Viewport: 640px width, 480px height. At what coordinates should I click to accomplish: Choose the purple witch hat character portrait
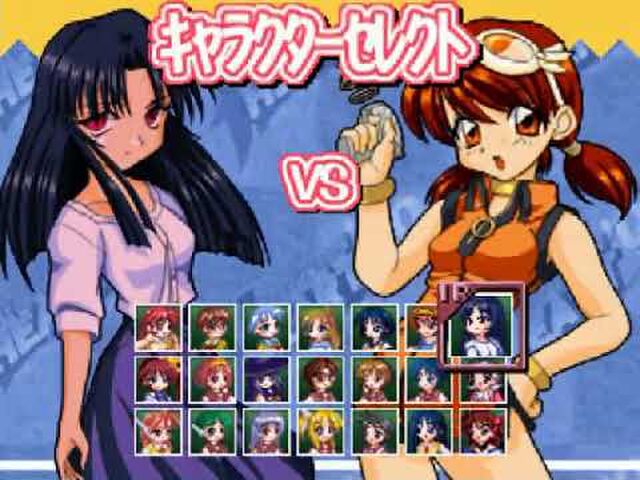267,379
